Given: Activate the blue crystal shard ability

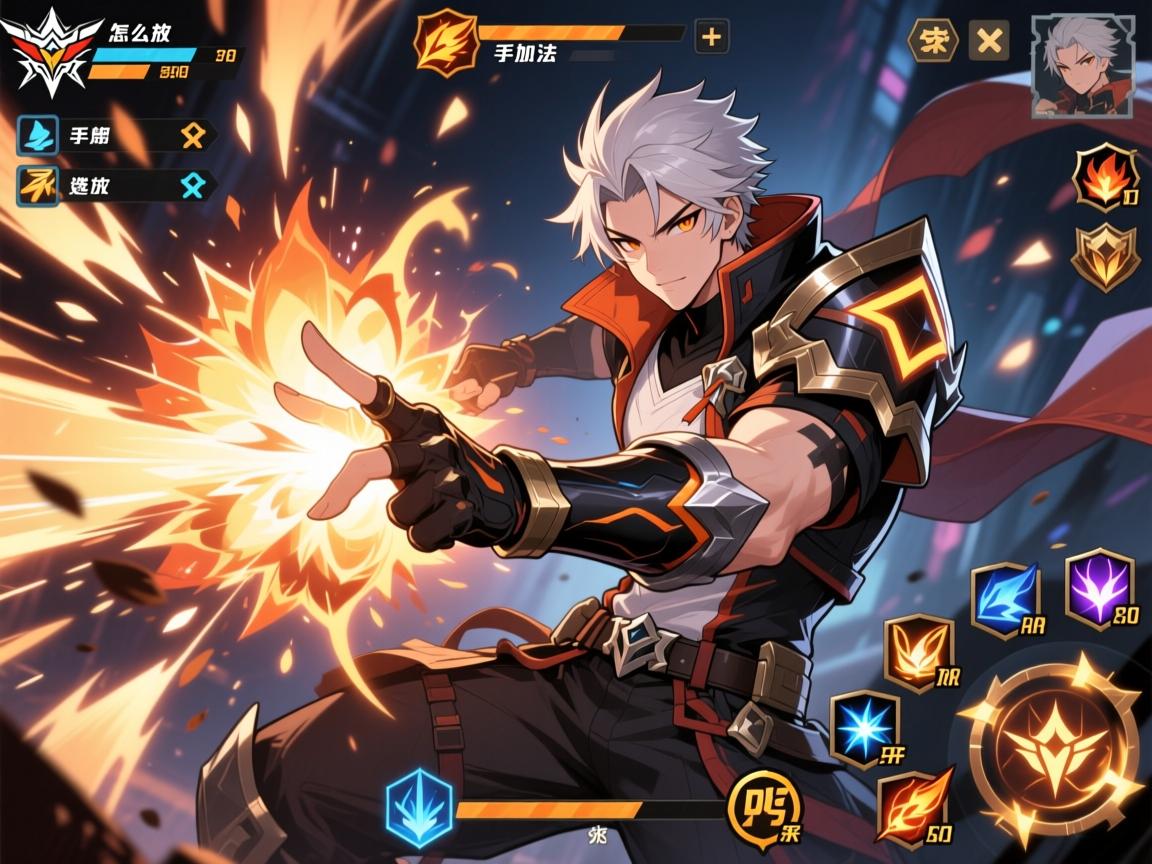Looking at the screenshot, I should pyautogui.click(x=1005, y=598).
